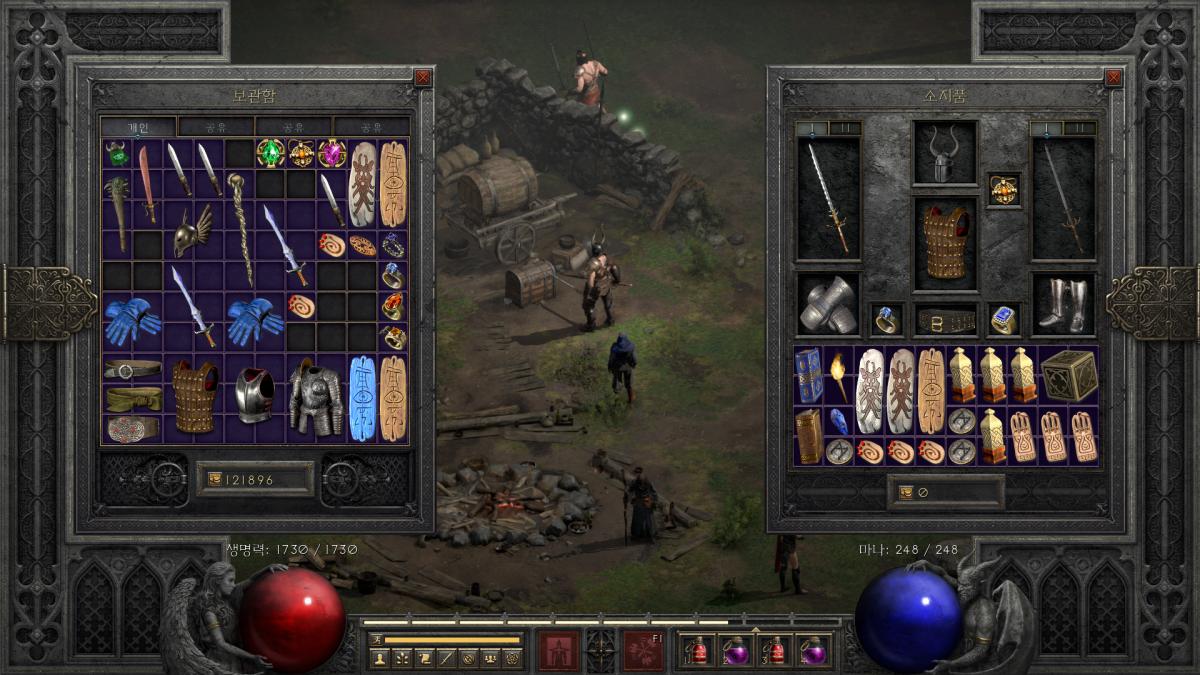Close the inventory window

point(1113,77)
